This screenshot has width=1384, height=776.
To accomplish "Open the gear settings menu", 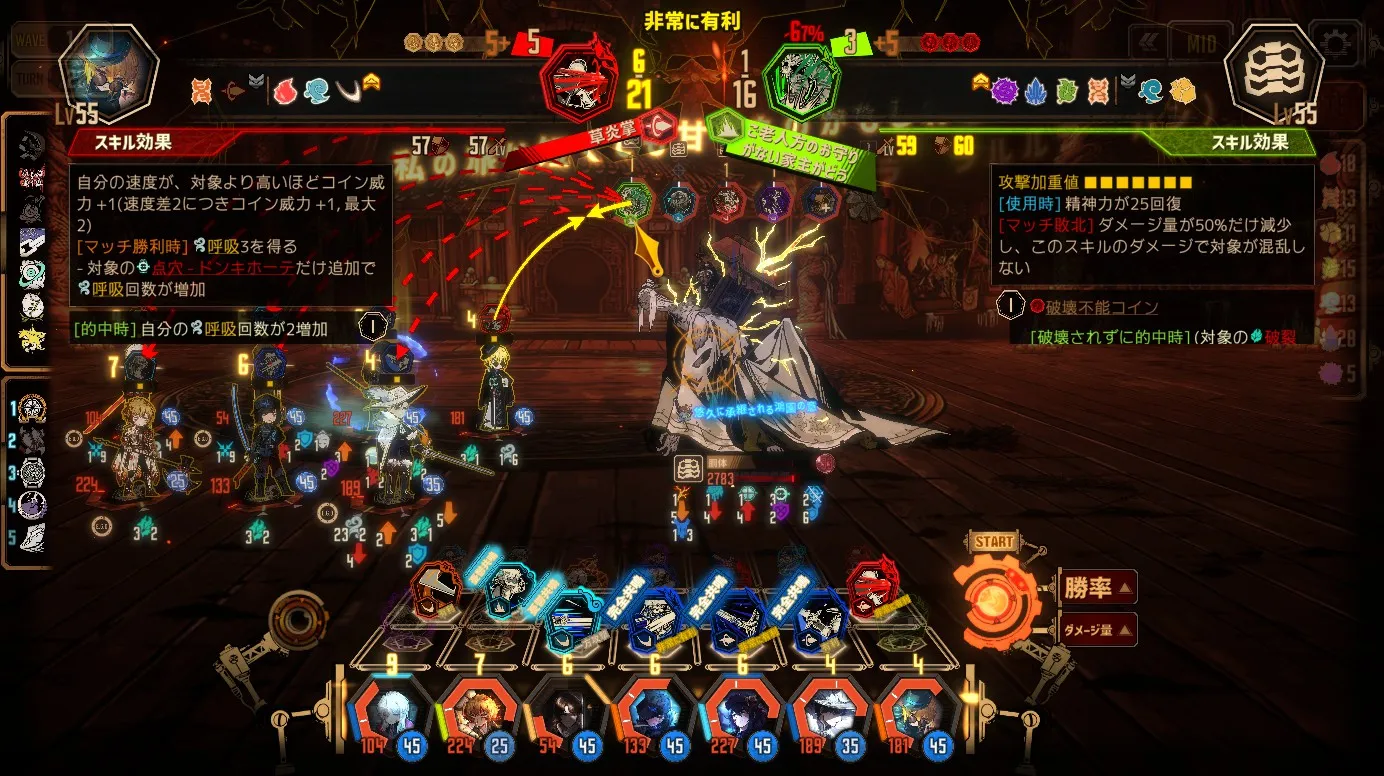I will click(1336, 44).
